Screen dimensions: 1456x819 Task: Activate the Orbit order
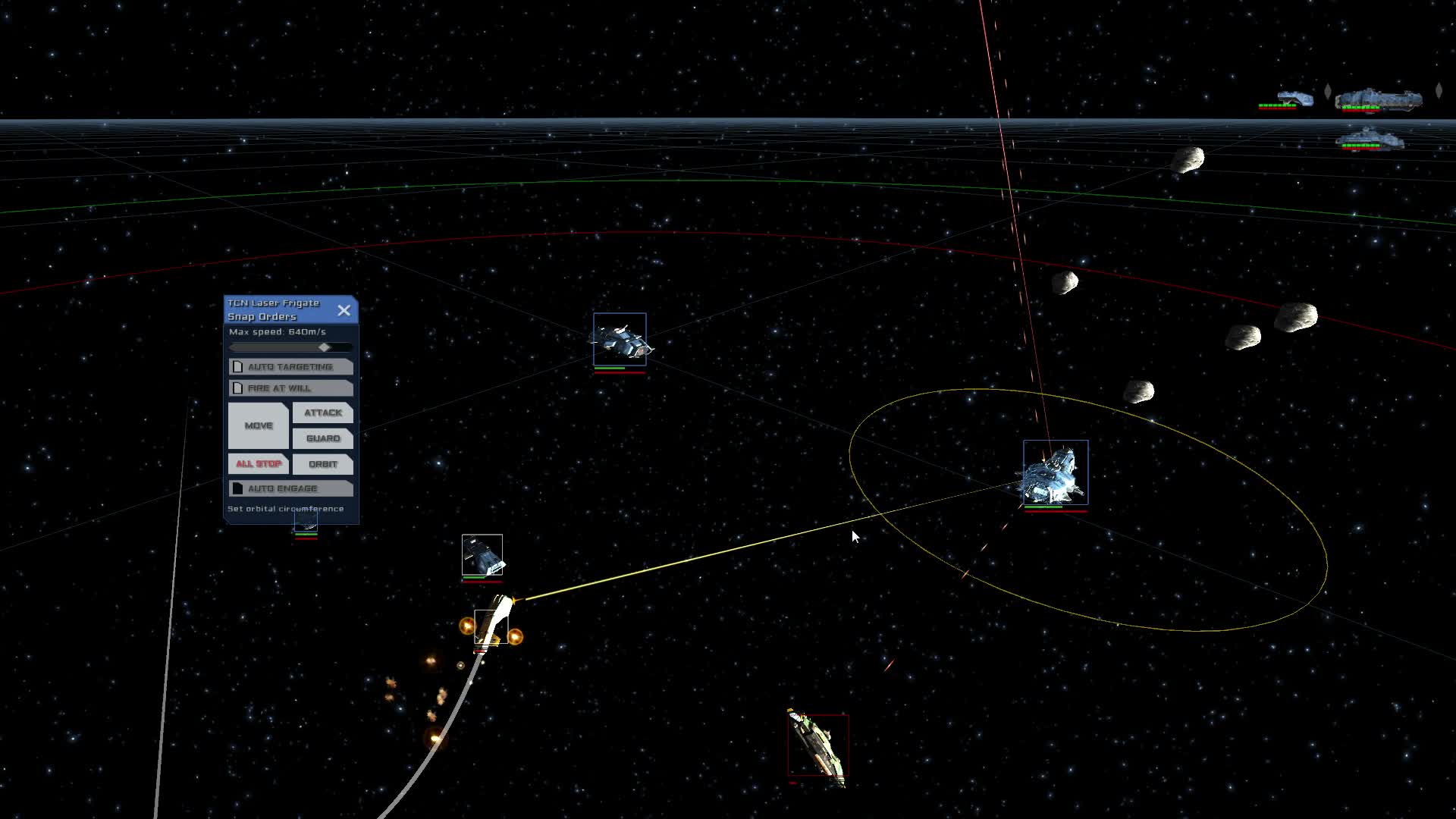323,464
